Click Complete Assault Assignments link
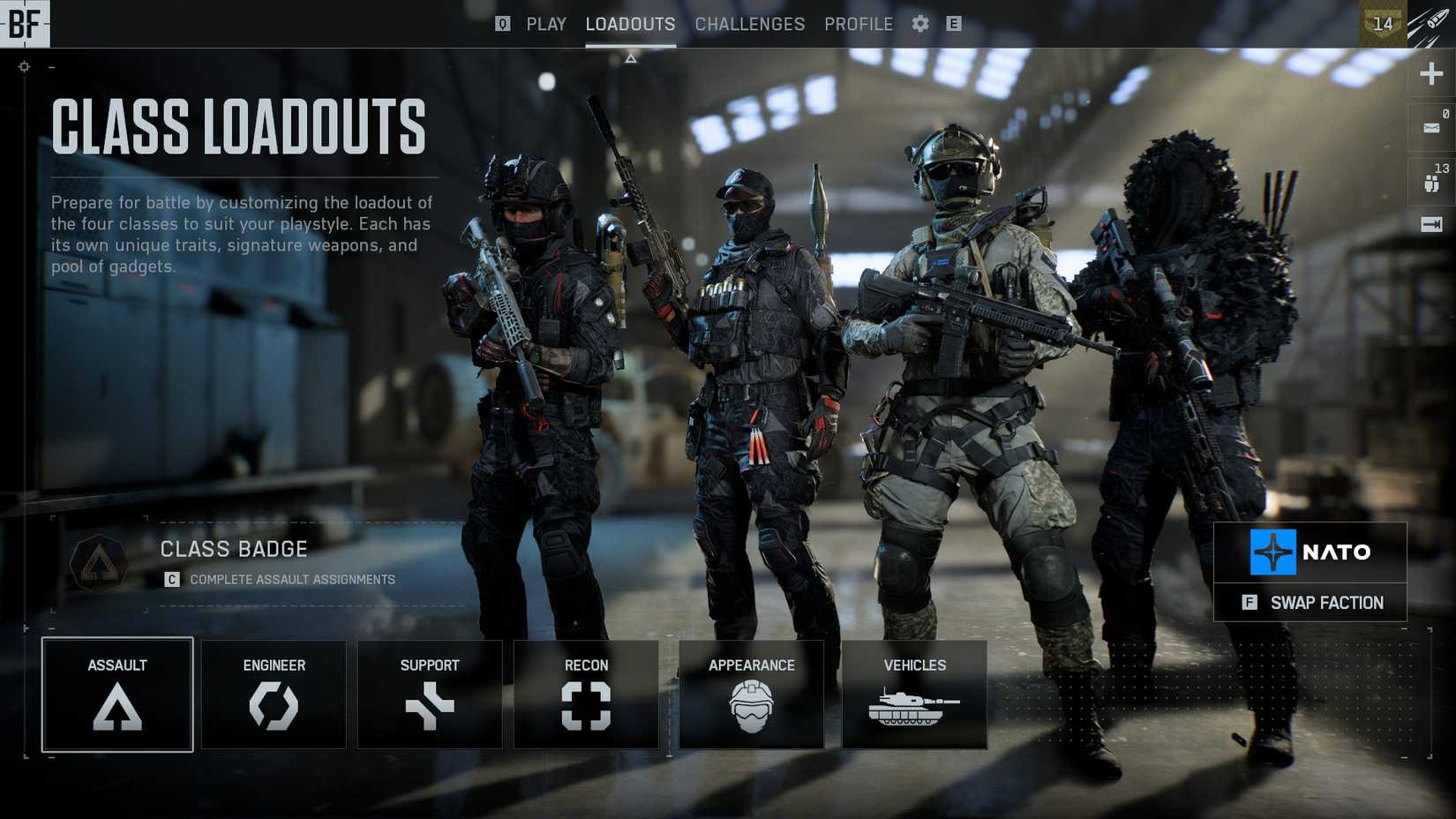This screenshot has height=819, width=1456. point(291,580)
